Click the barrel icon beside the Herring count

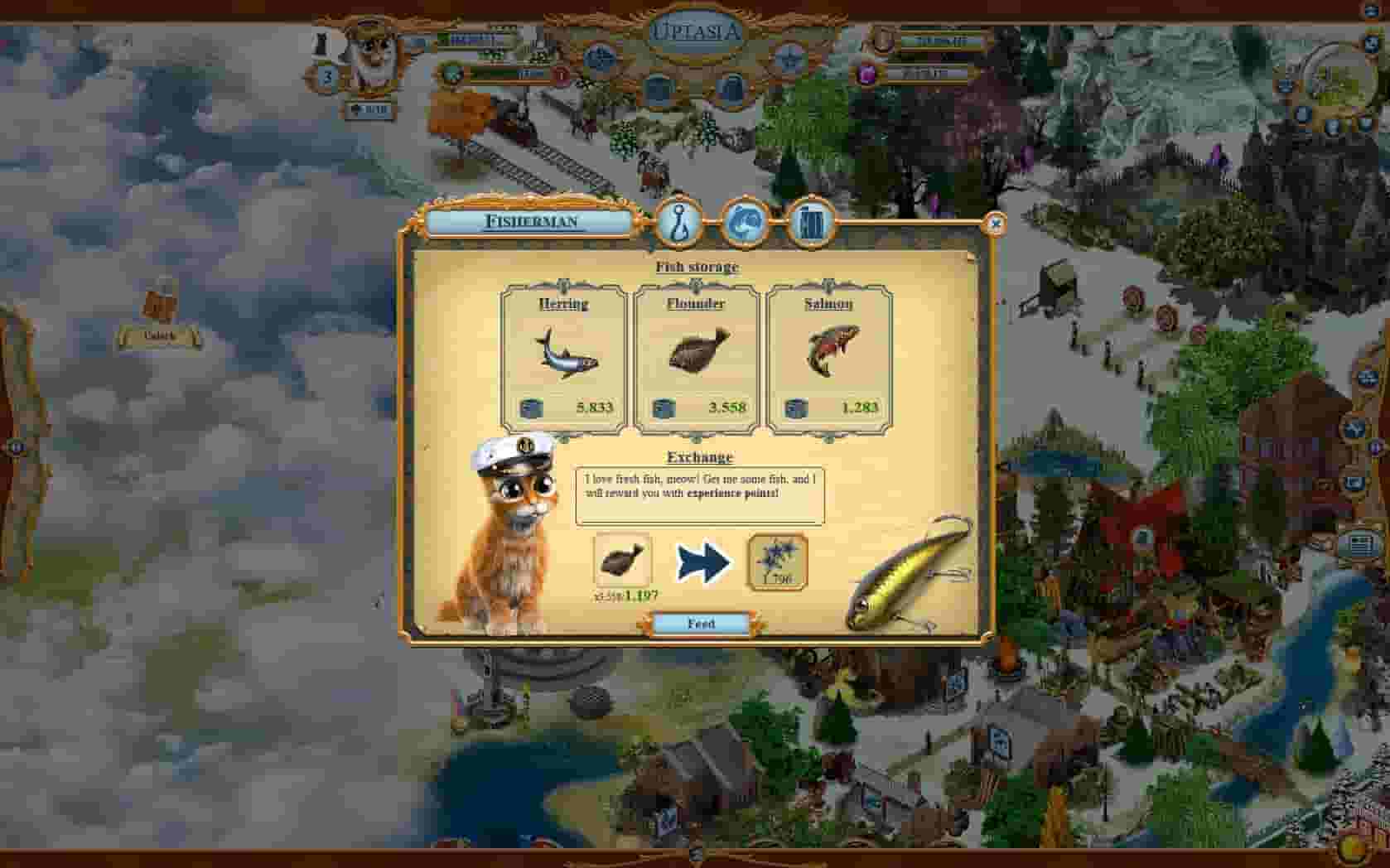535,407
